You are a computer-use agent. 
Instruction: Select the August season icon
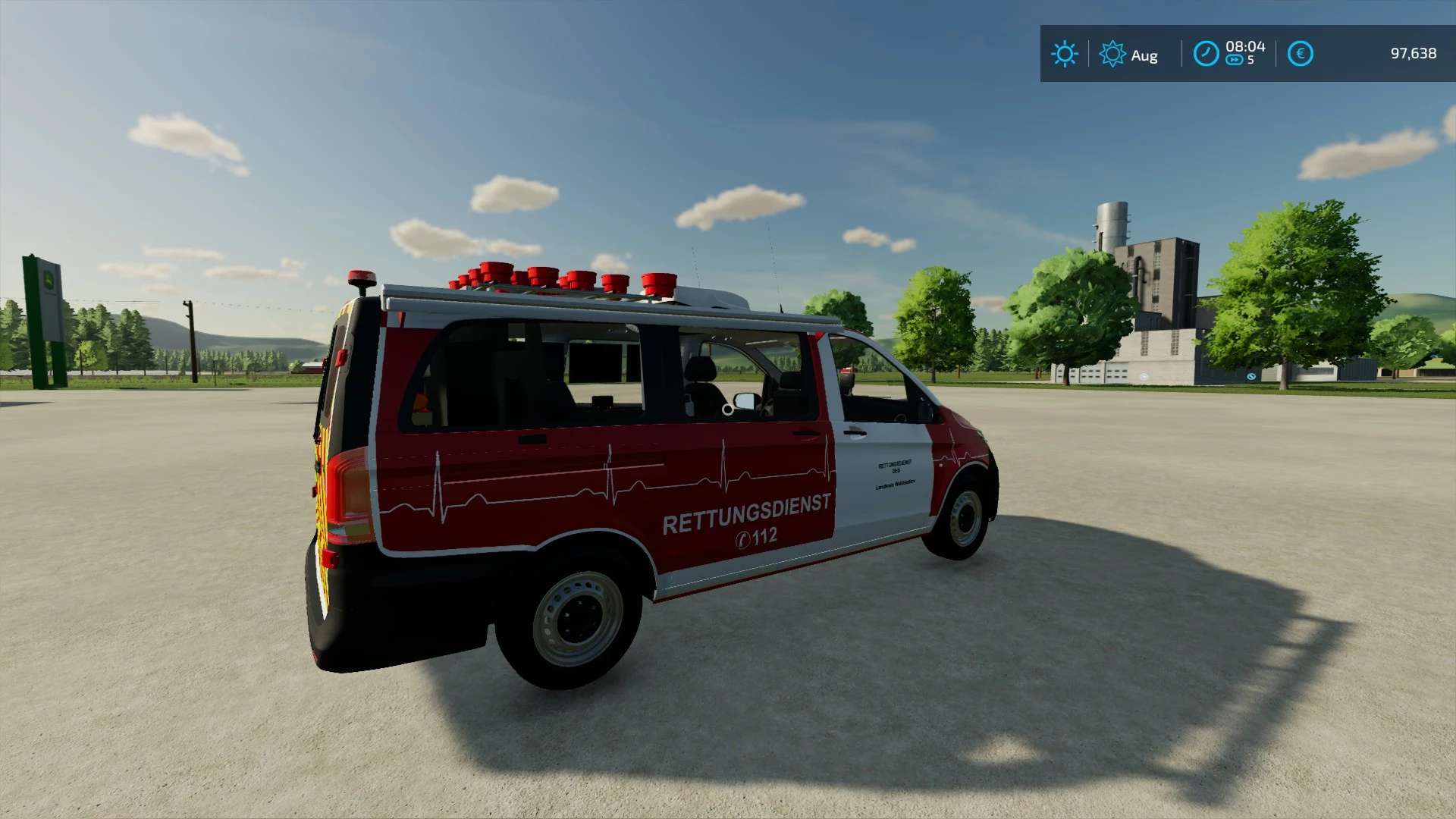click(x=1112, y=54)
